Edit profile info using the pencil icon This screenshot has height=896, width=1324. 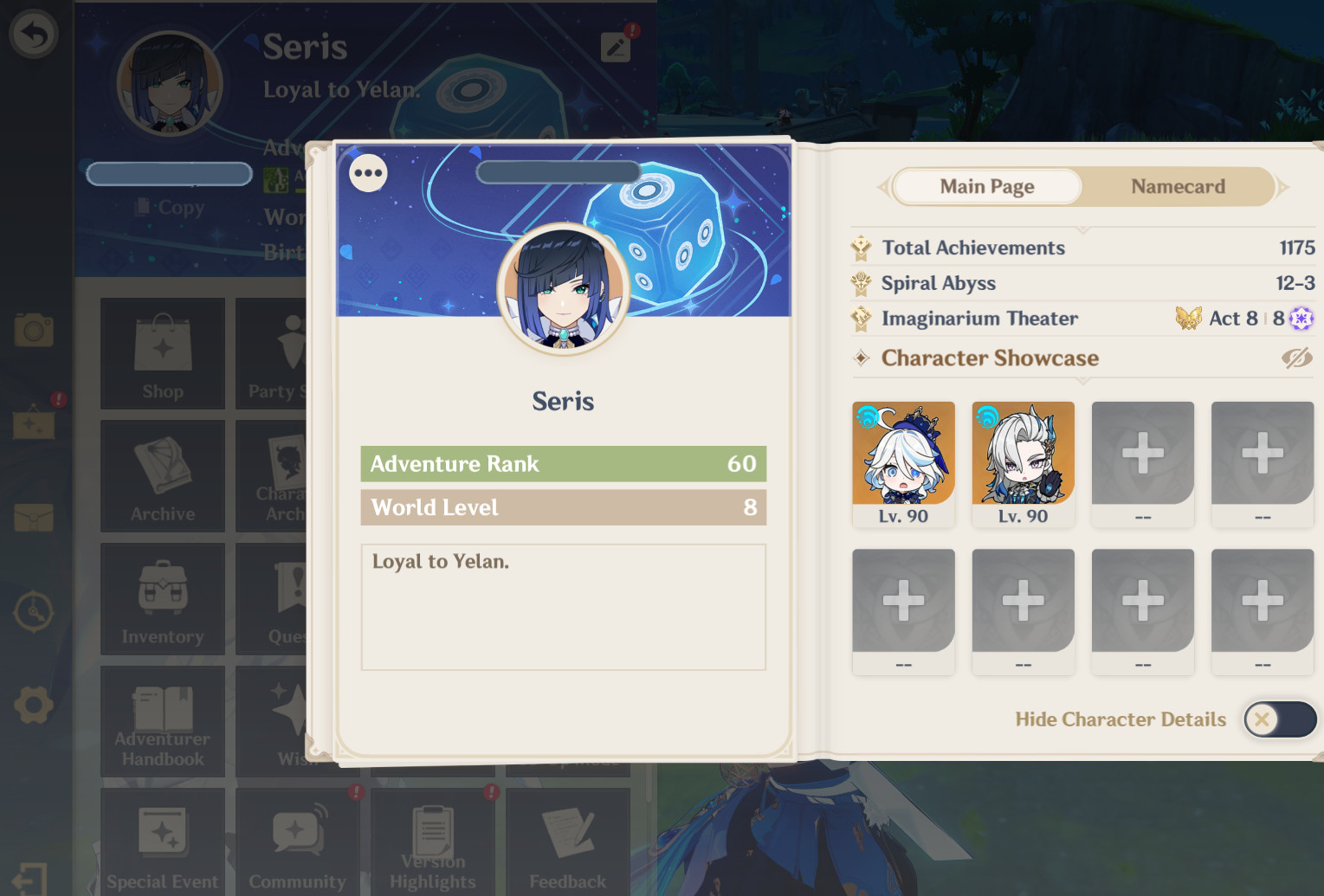pos(616,47)
